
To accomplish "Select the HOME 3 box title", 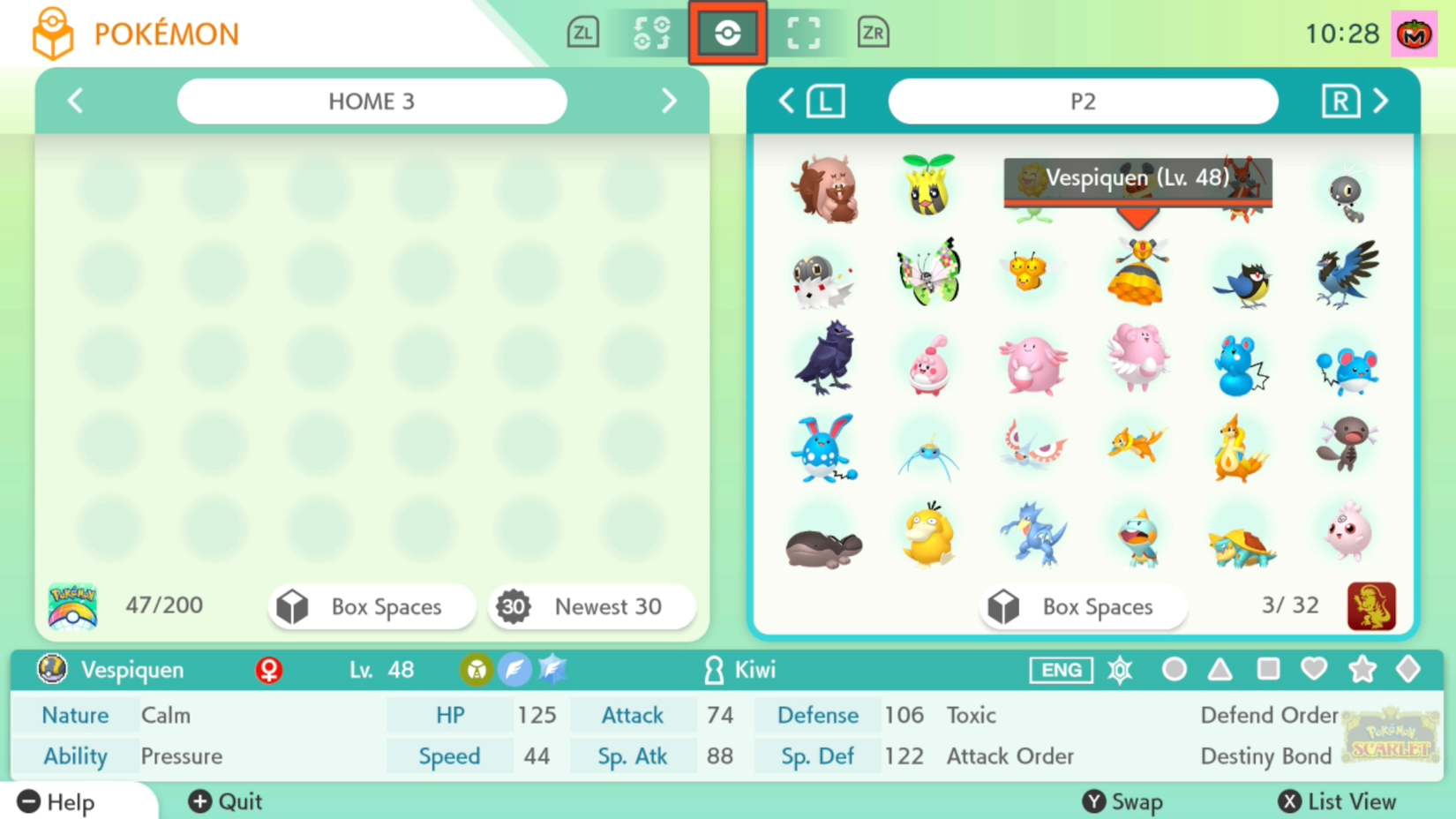I will coord(372,101).
